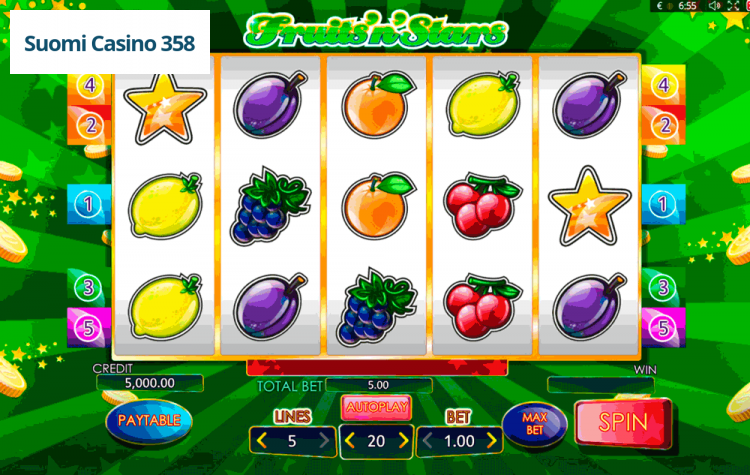
Task: Select Max Bet
Action: coord(534,424)
